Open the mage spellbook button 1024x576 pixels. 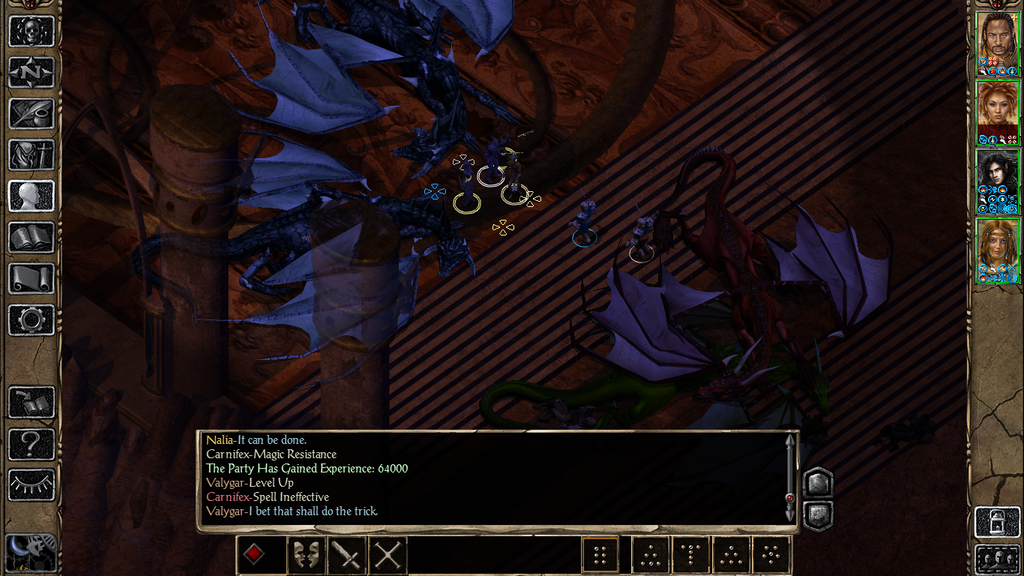pyautogui.click(x=31, y=237)
